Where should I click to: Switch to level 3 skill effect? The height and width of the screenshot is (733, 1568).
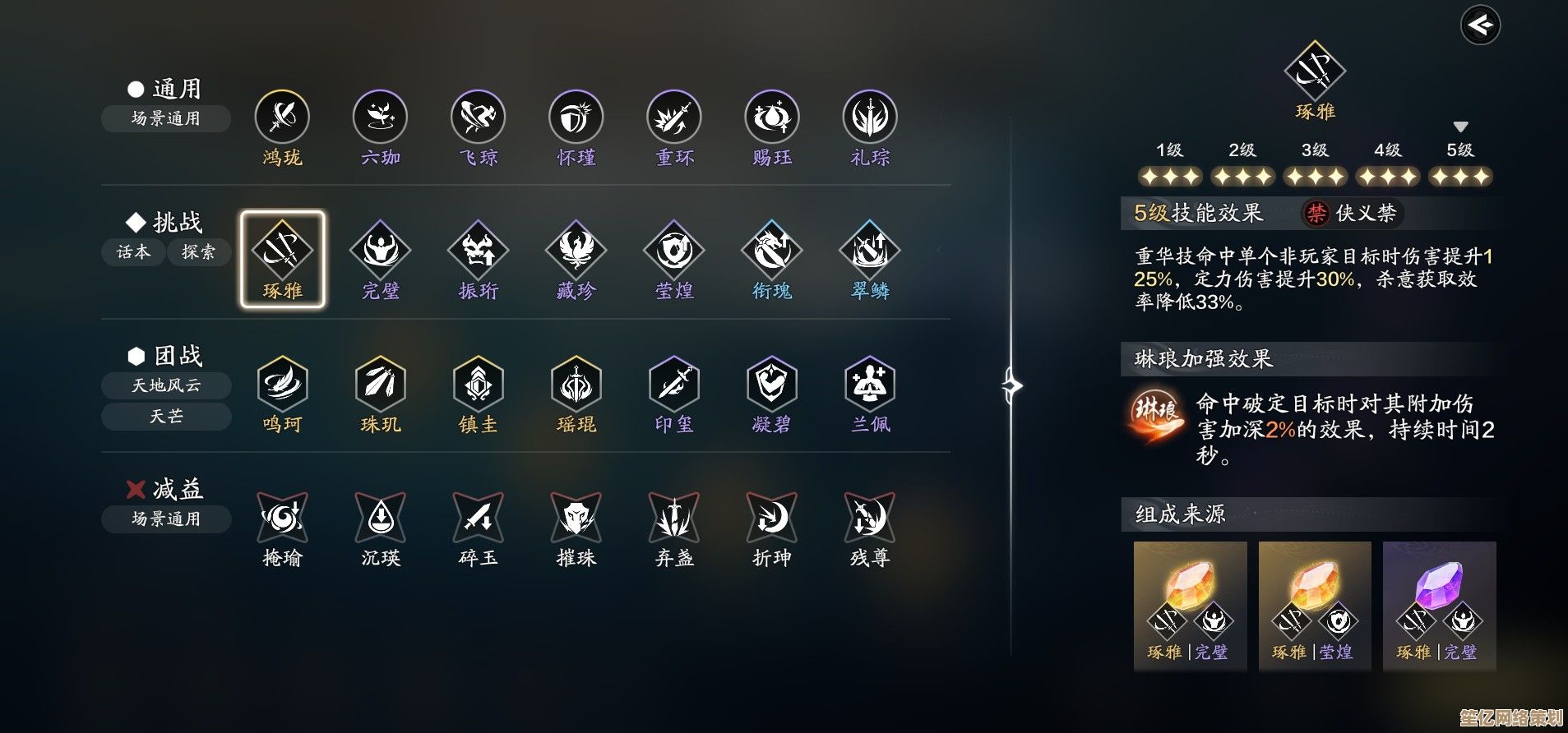click(1315, 164)
